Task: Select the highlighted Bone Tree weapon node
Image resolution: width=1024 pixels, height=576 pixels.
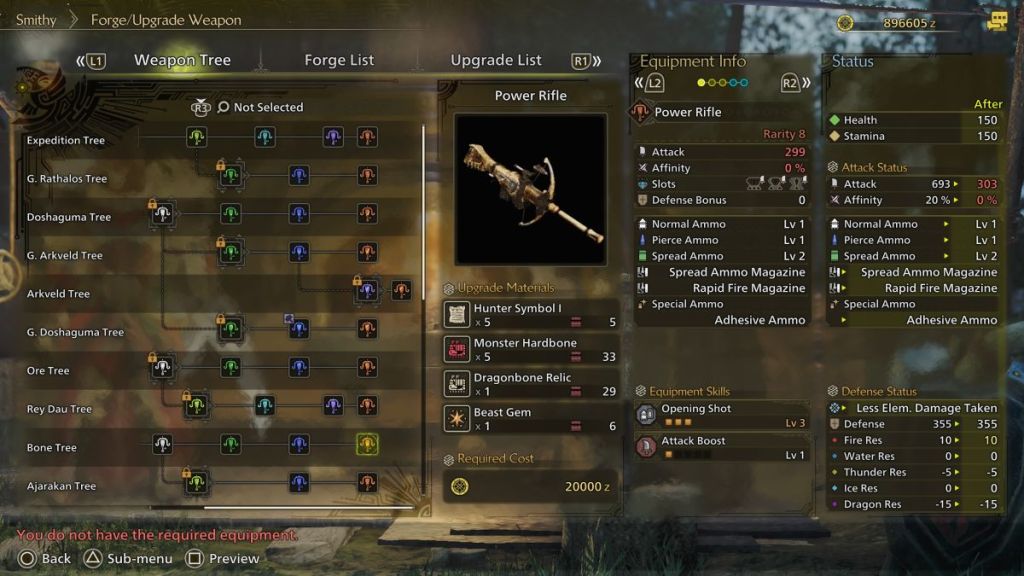Action: [367, 443]
